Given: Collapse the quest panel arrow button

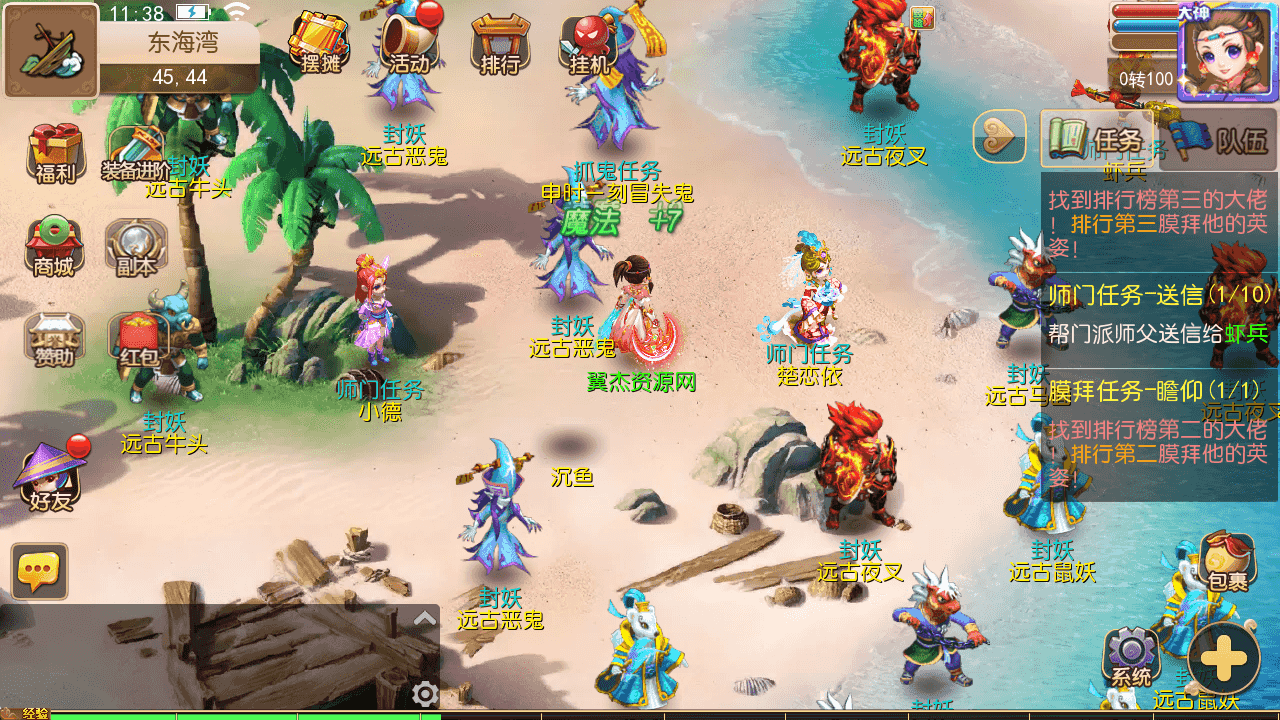Looking at the screenshot, I should pyautogui.click(x=1000, y=137).
